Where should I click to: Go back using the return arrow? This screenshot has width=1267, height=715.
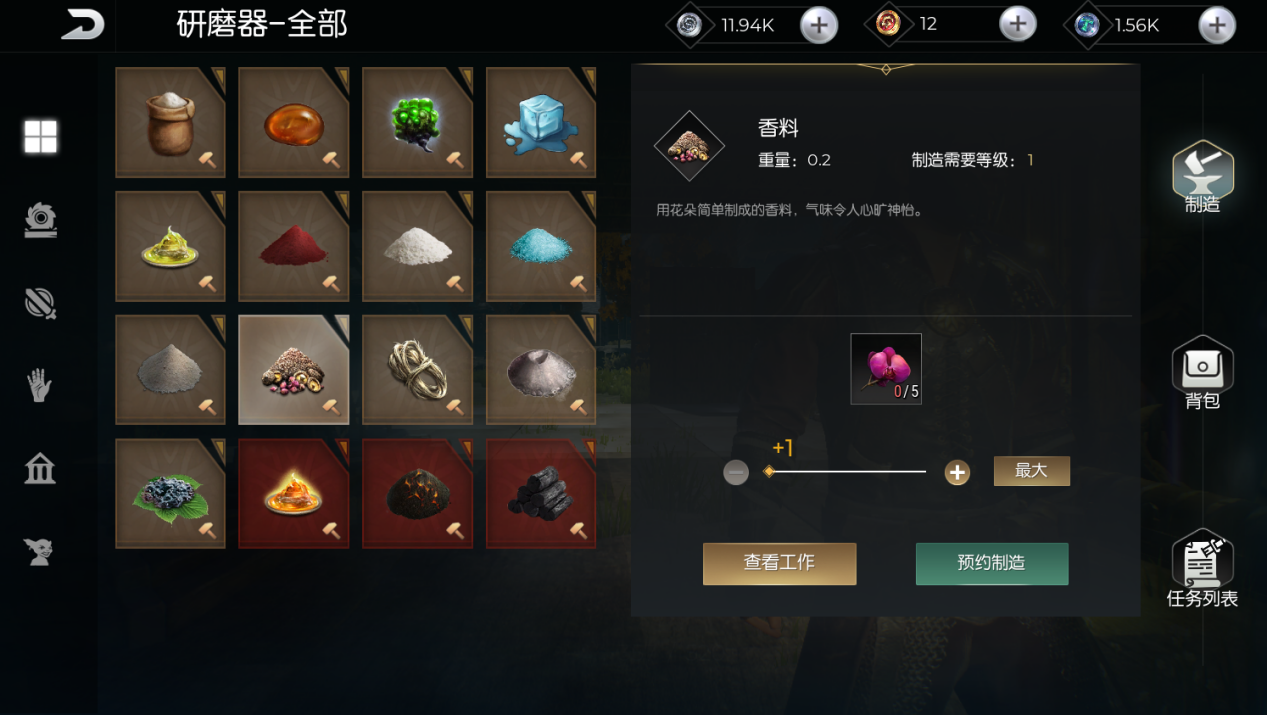click(82, 25)
